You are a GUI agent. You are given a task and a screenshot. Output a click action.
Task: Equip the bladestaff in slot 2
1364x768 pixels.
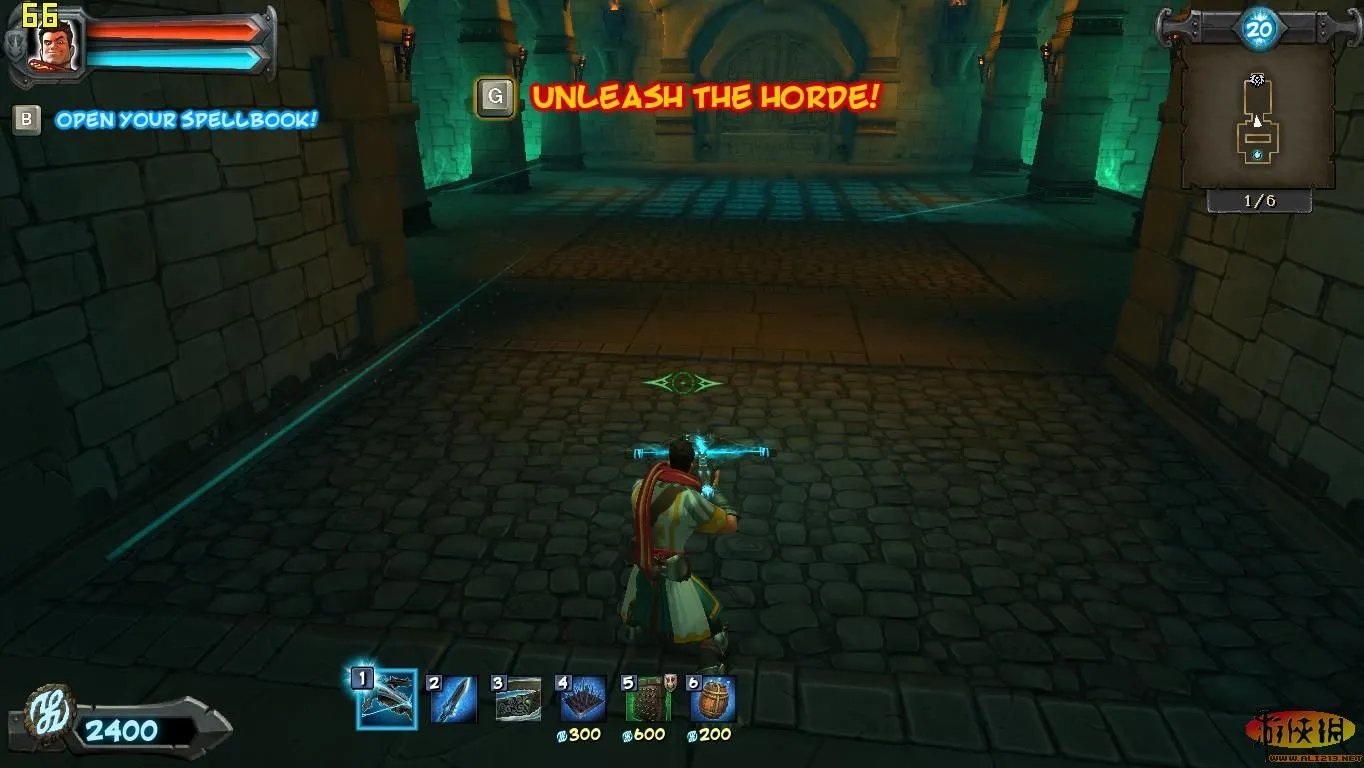[453, 699]
